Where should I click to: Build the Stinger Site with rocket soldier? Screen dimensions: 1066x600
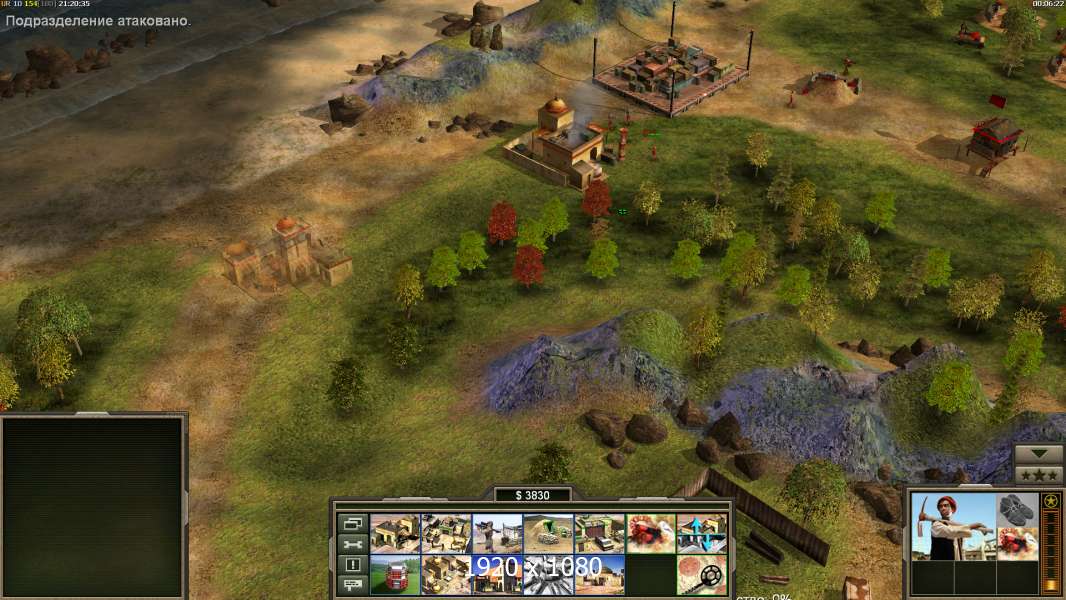pos(497,533)
